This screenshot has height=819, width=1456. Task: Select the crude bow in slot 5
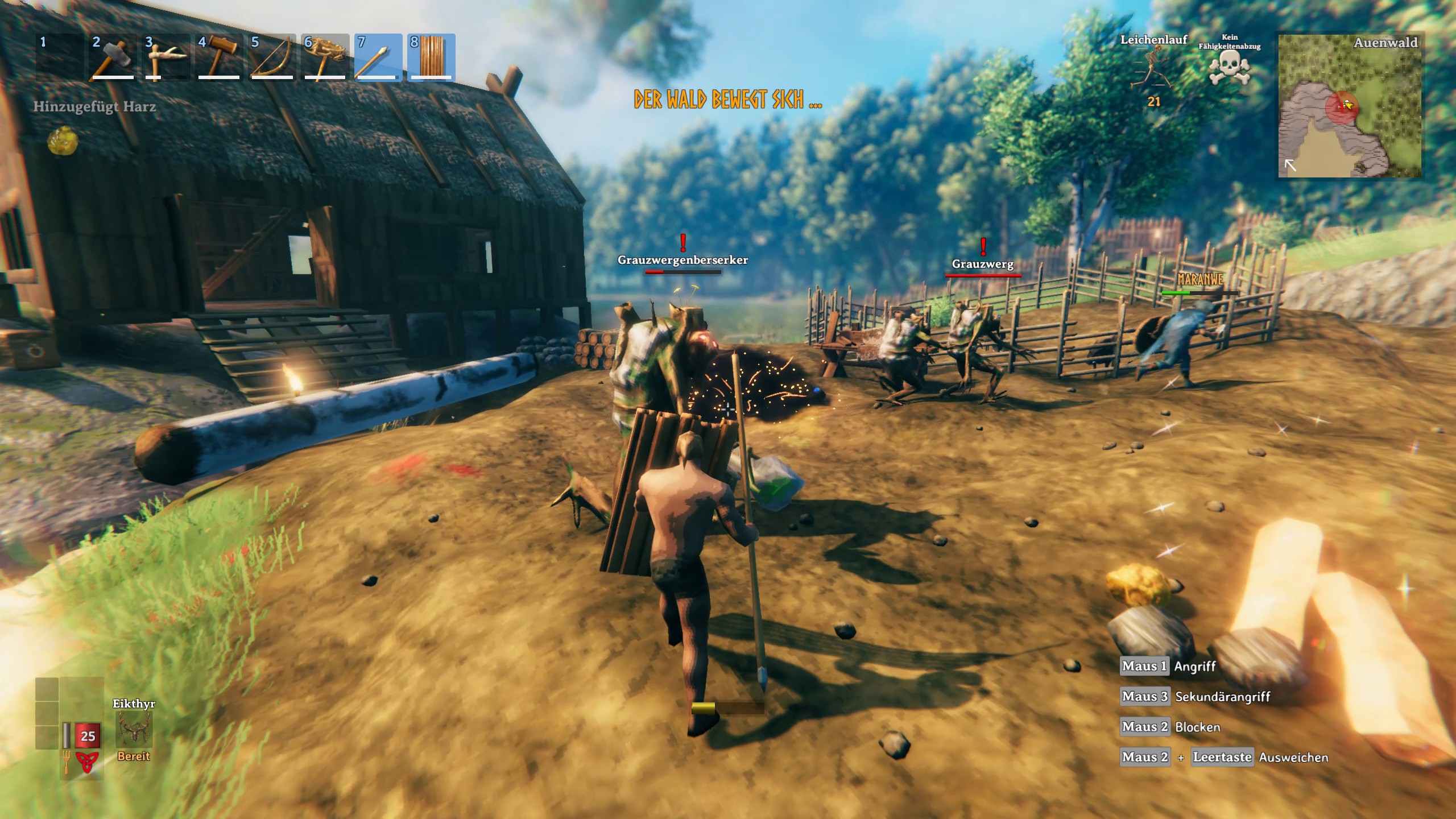pyautogui.click(x=271, y=58)
